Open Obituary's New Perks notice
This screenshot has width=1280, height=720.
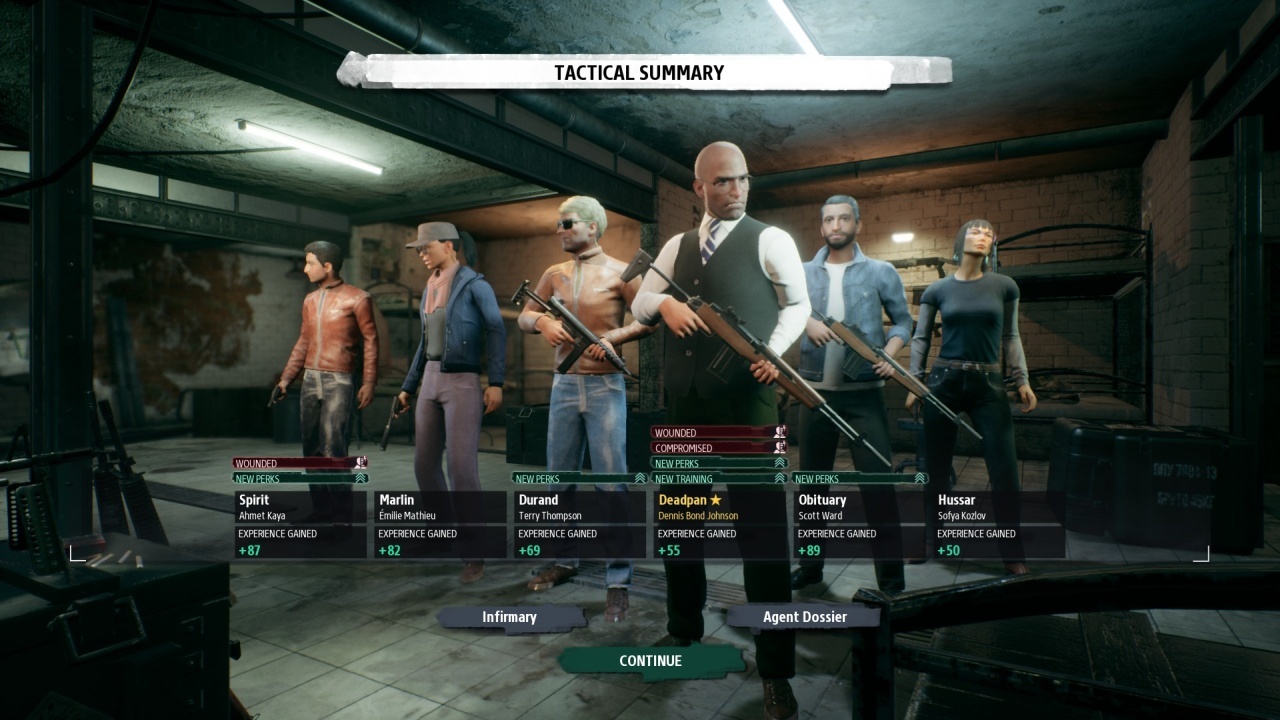pyautogui.click(x=859, y=479)
